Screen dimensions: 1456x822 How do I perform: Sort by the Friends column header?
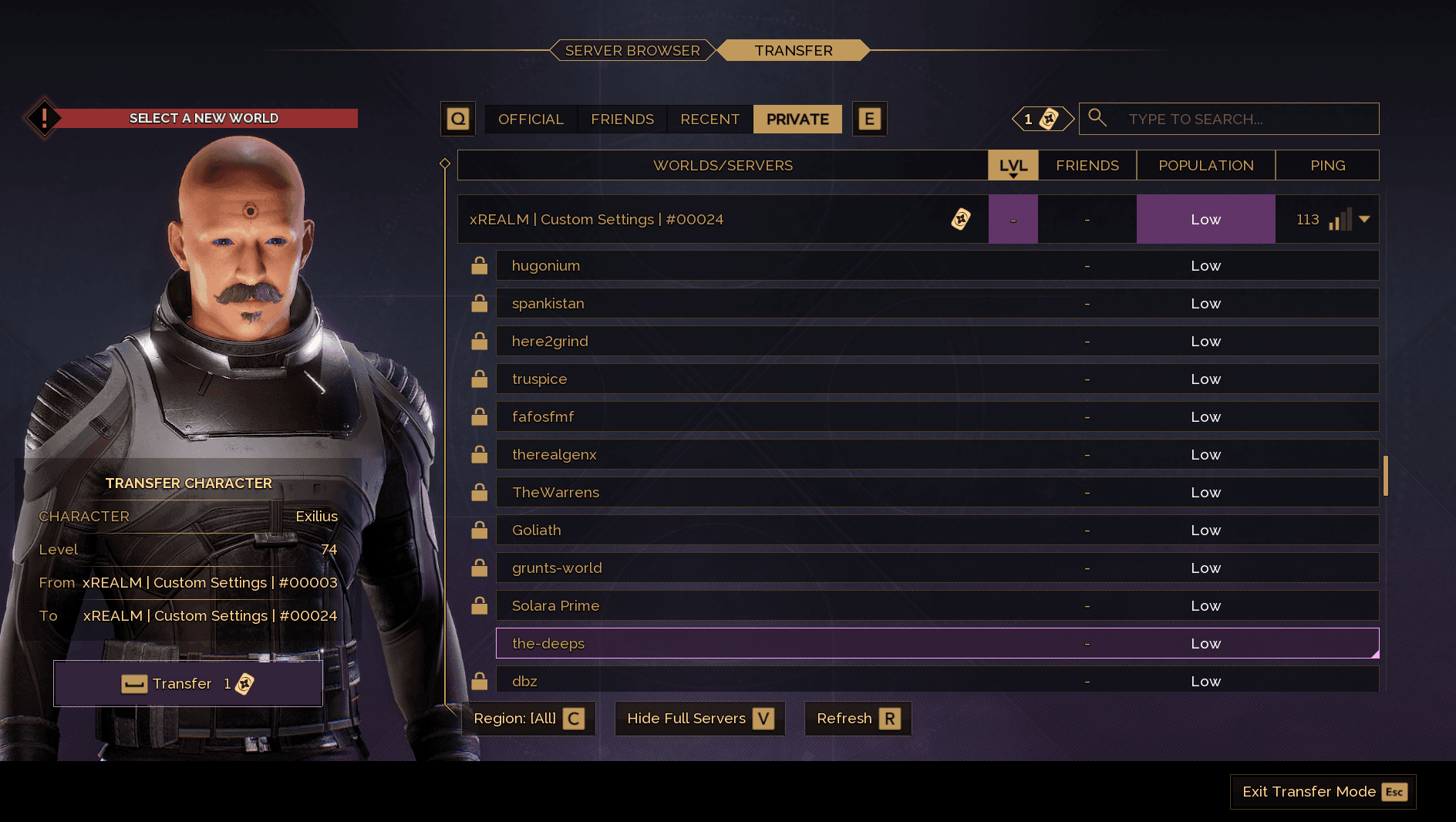click(x=1087, y=166)
